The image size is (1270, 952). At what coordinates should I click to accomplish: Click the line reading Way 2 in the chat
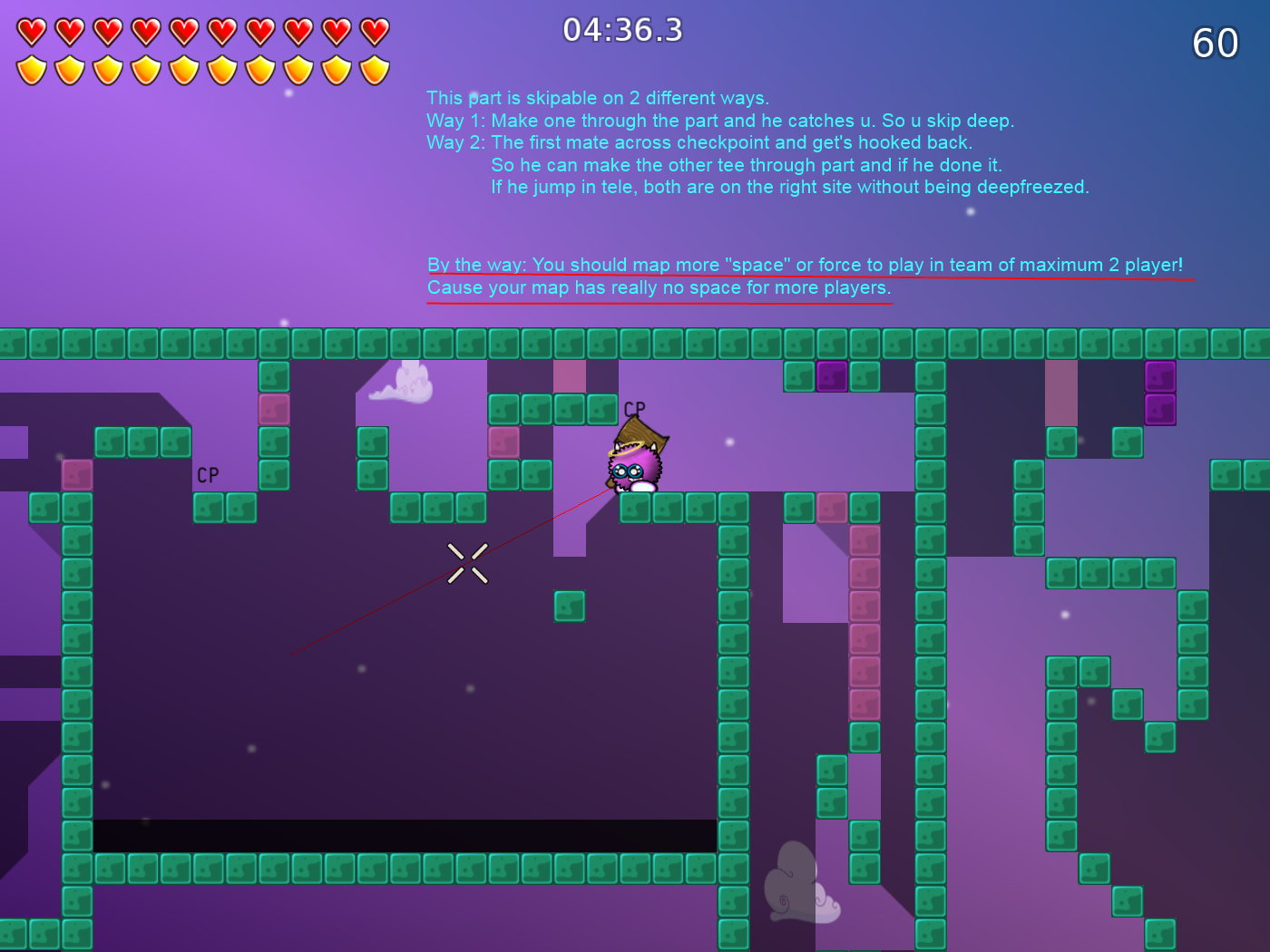(x=699, y=142)
